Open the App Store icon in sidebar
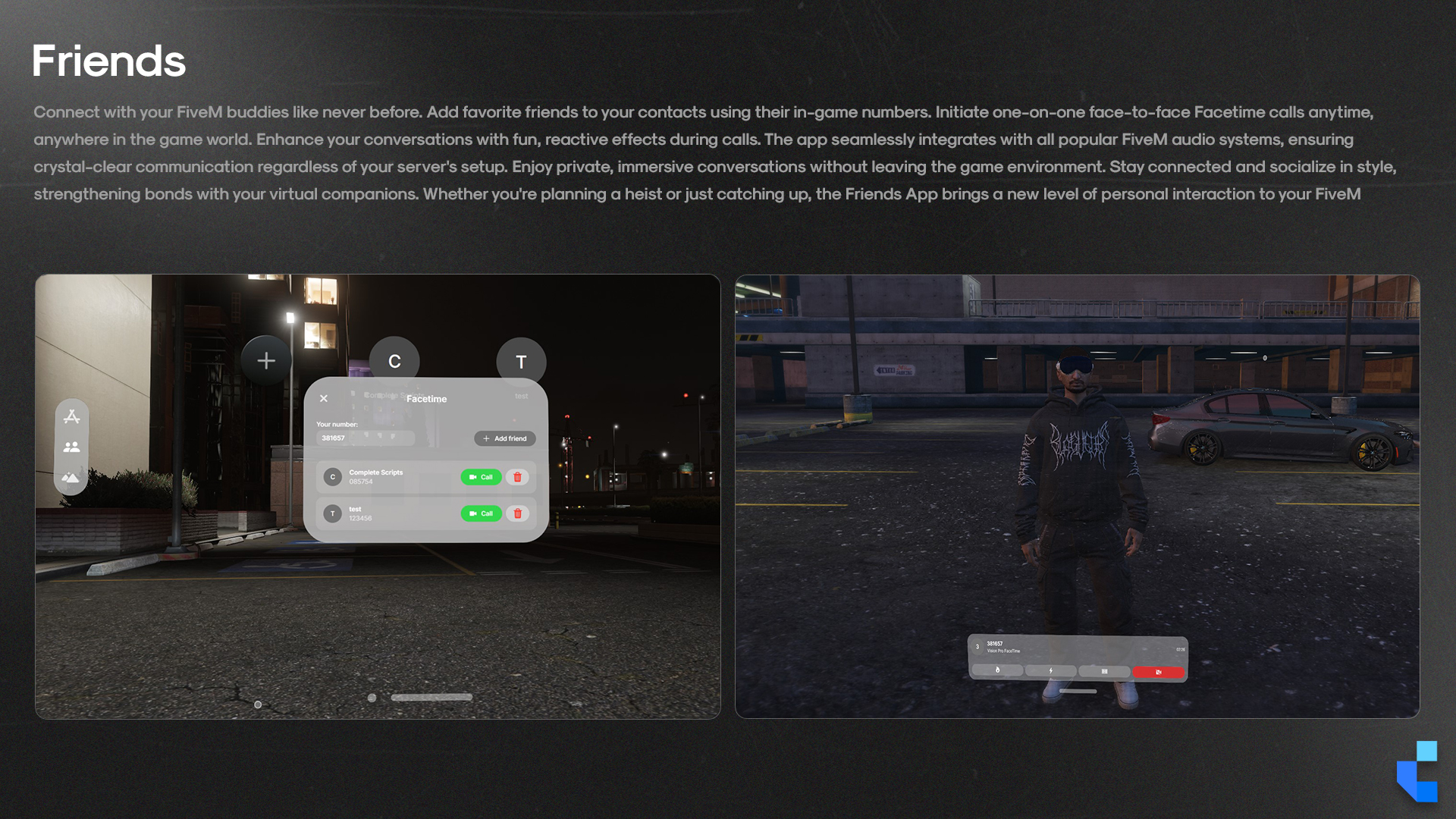 [72, 416]
